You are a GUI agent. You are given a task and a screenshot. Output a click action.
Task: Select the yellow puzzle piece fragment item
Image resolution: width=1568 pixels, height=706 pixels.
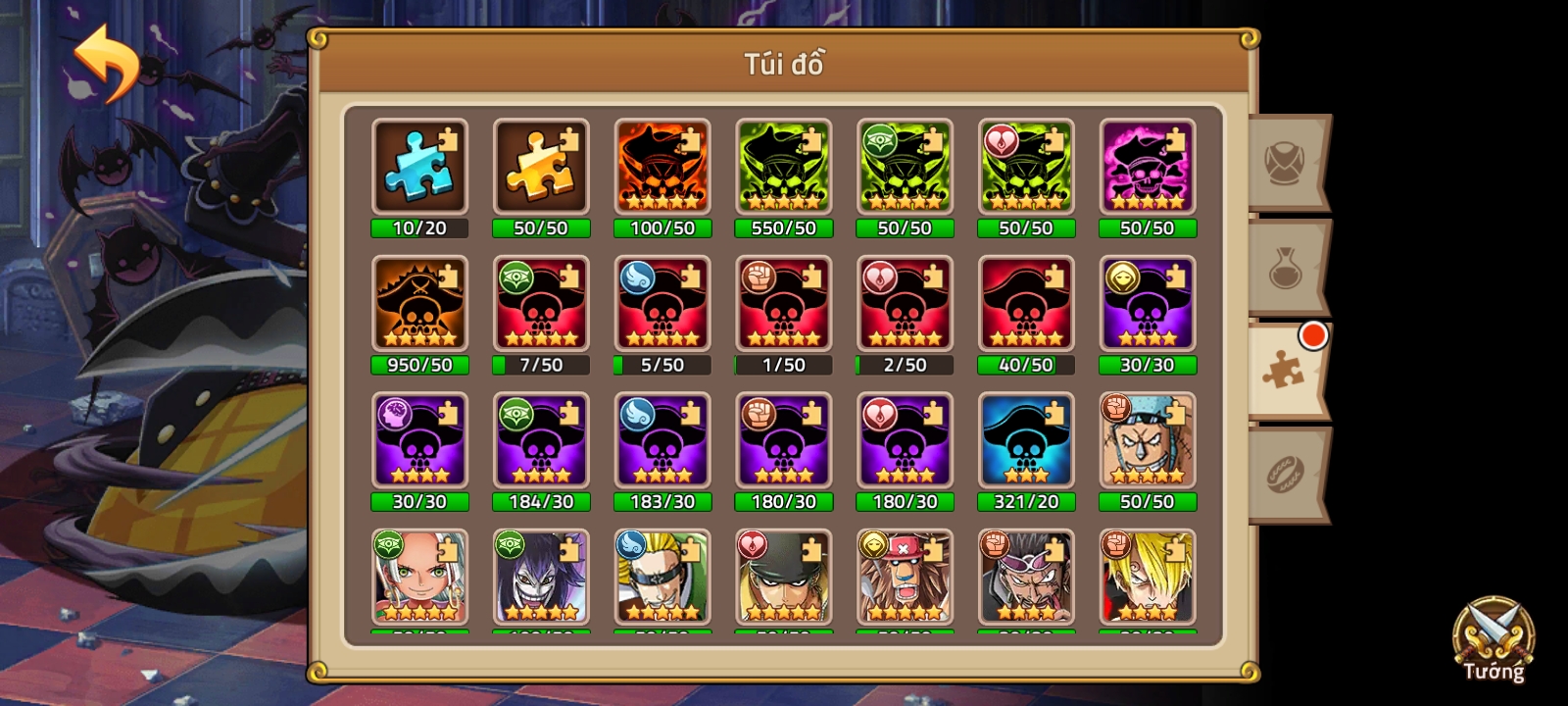click(x=541, y=167)
